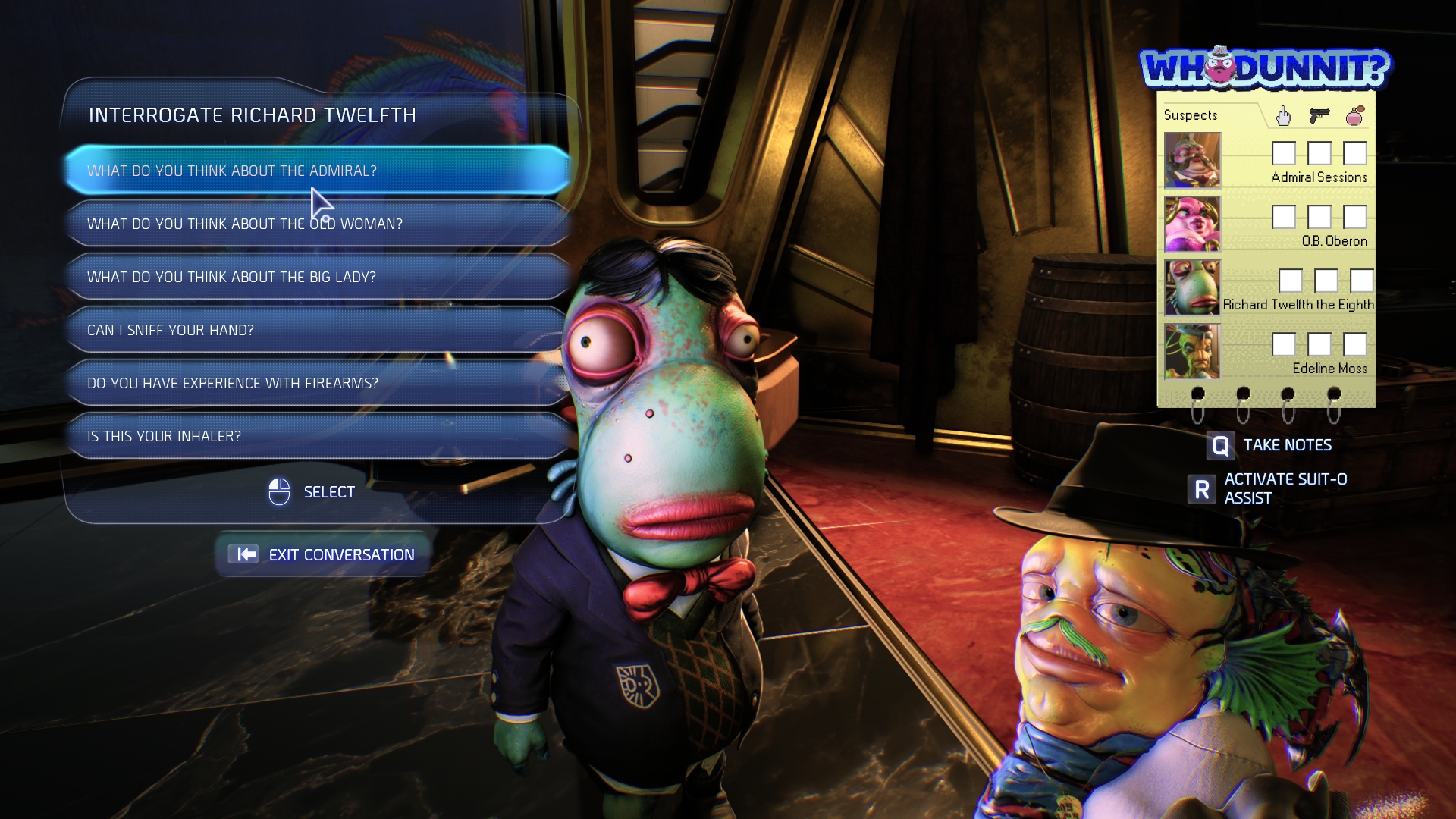Ask about the old woman
Image resolution: width=1456 pixels, height=819 pixels.
pyautogui.click(x=317, y=224)
